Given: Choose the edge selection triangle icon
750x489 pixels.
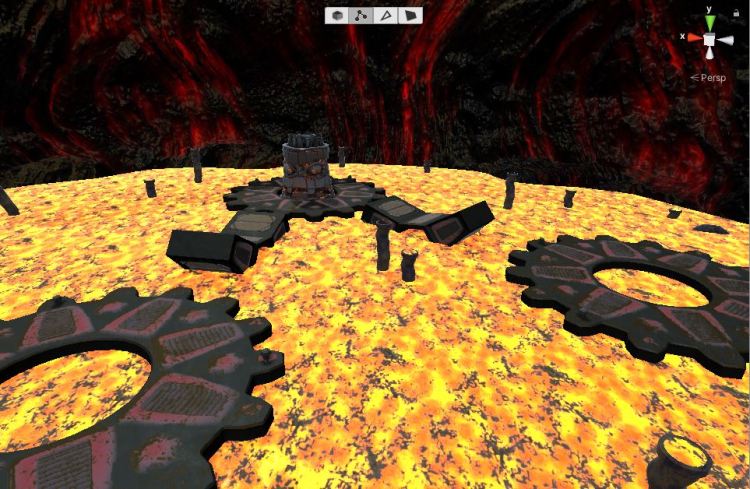Looking at the screenshot, I should (x=386, y=16).
